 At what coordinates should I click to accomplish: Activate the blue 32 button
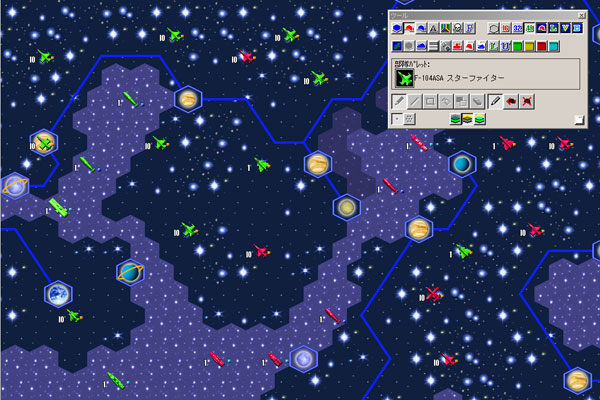517,28
